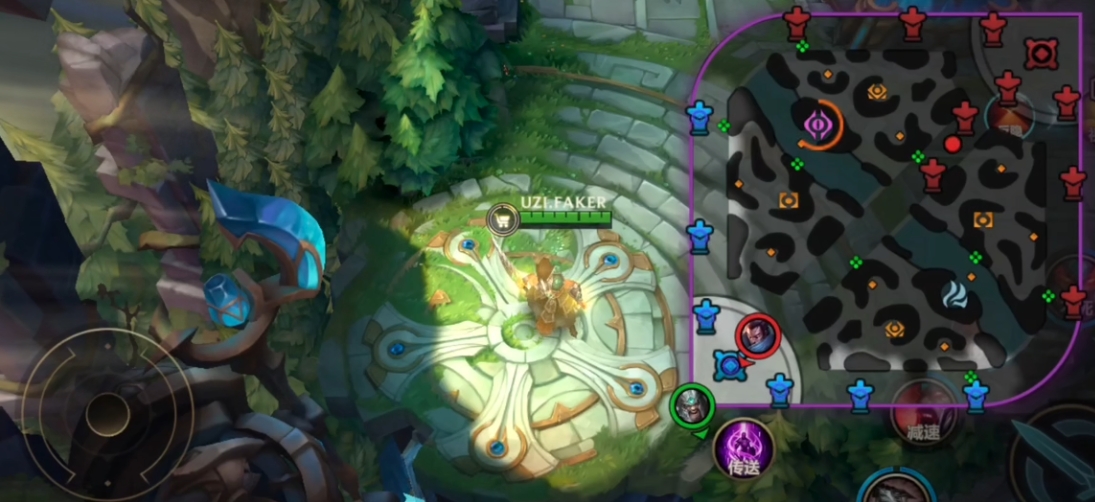This screenshot has width=1095, height=502.
Task: Cast the purple 传送 teleport spell
Action: click(743, 447)
